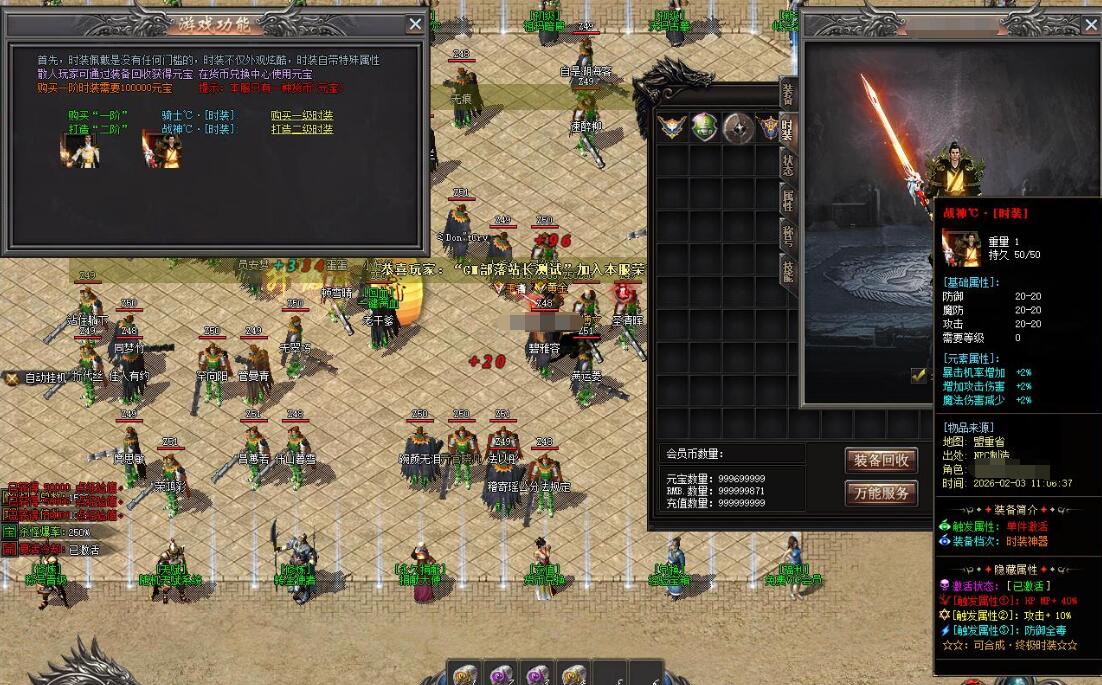This screenshot has height=685, width=1102.
Task: Click the 购买一级时装 link
Action: click(301, 116)
